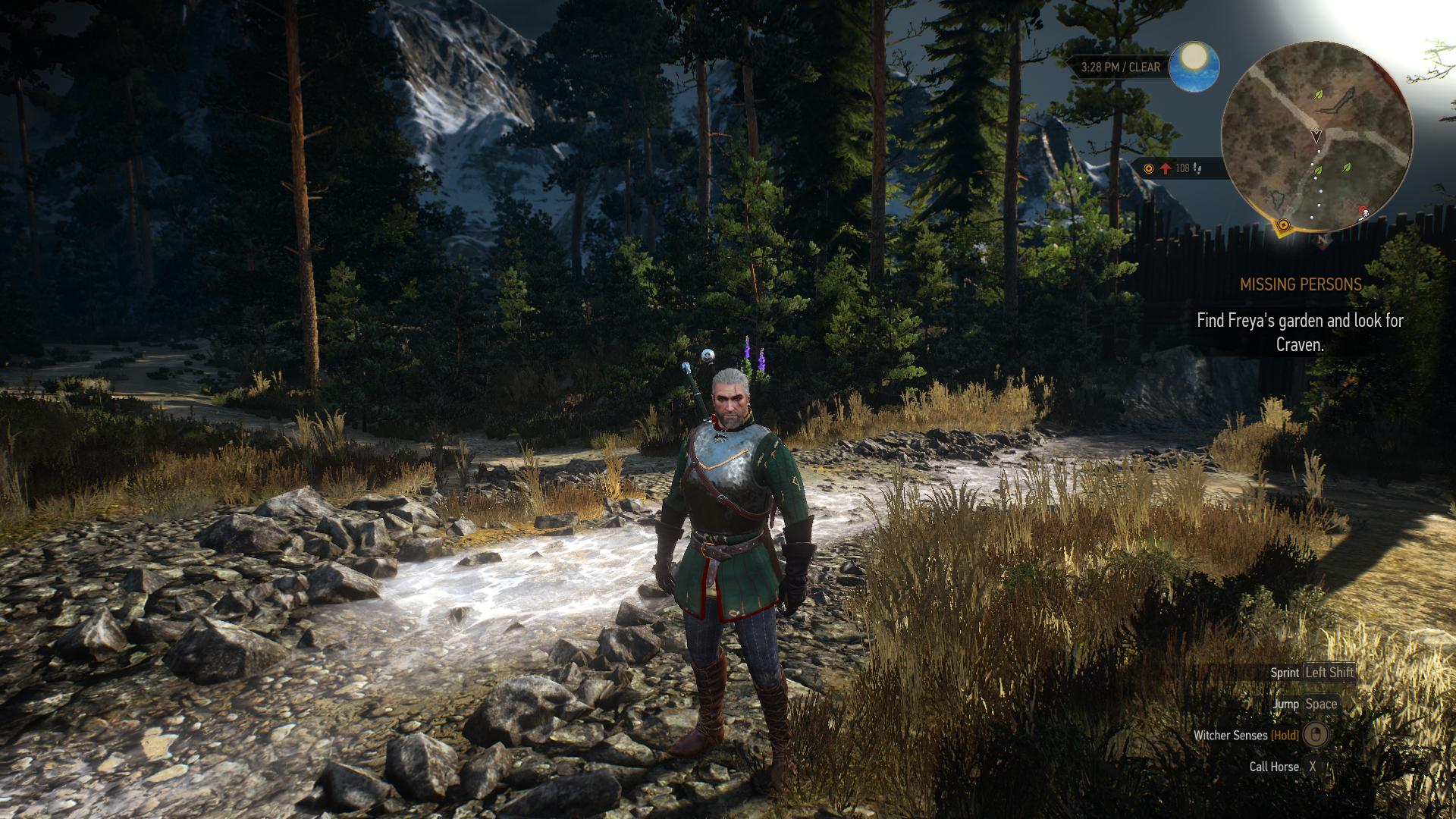Select the Find Freya's garden objective text

[x=1300, y=332]
